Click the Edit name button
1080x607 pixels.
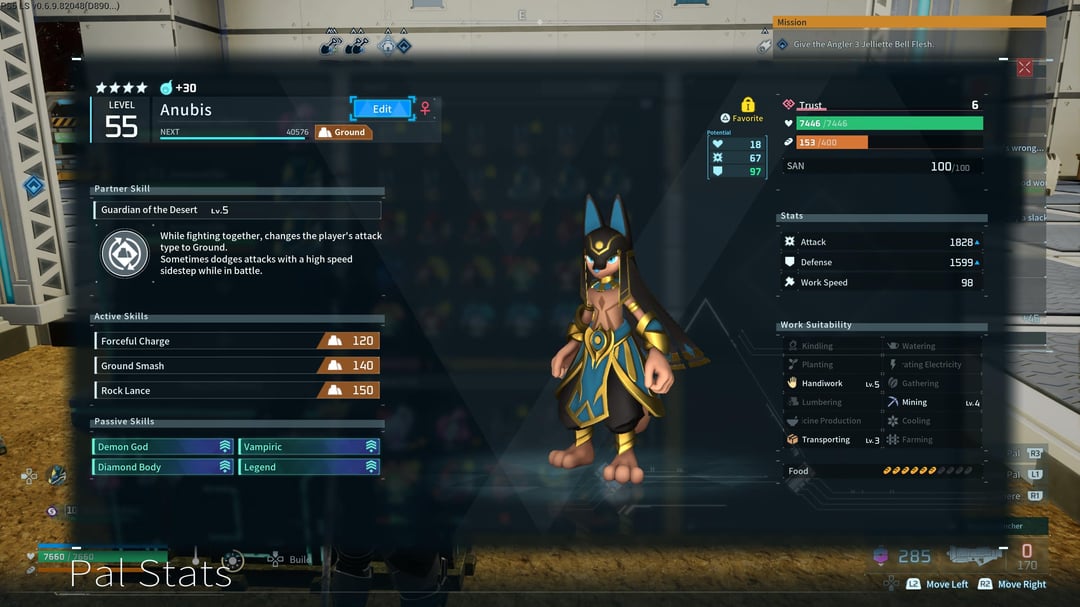[382, 108]
